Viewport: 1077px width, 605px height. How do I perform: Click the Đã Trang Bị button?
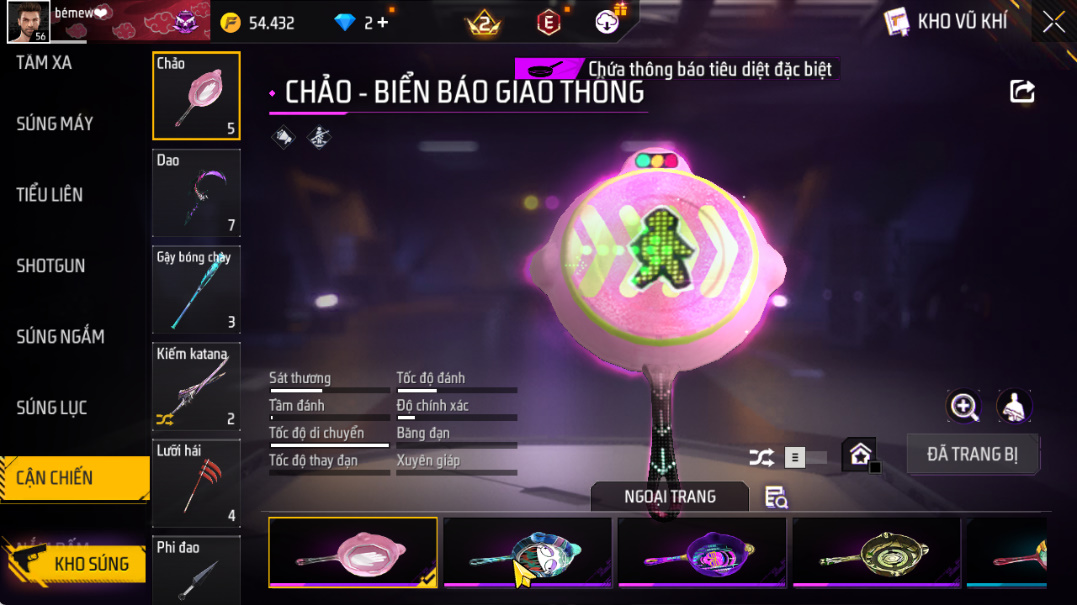click(972, 454)
